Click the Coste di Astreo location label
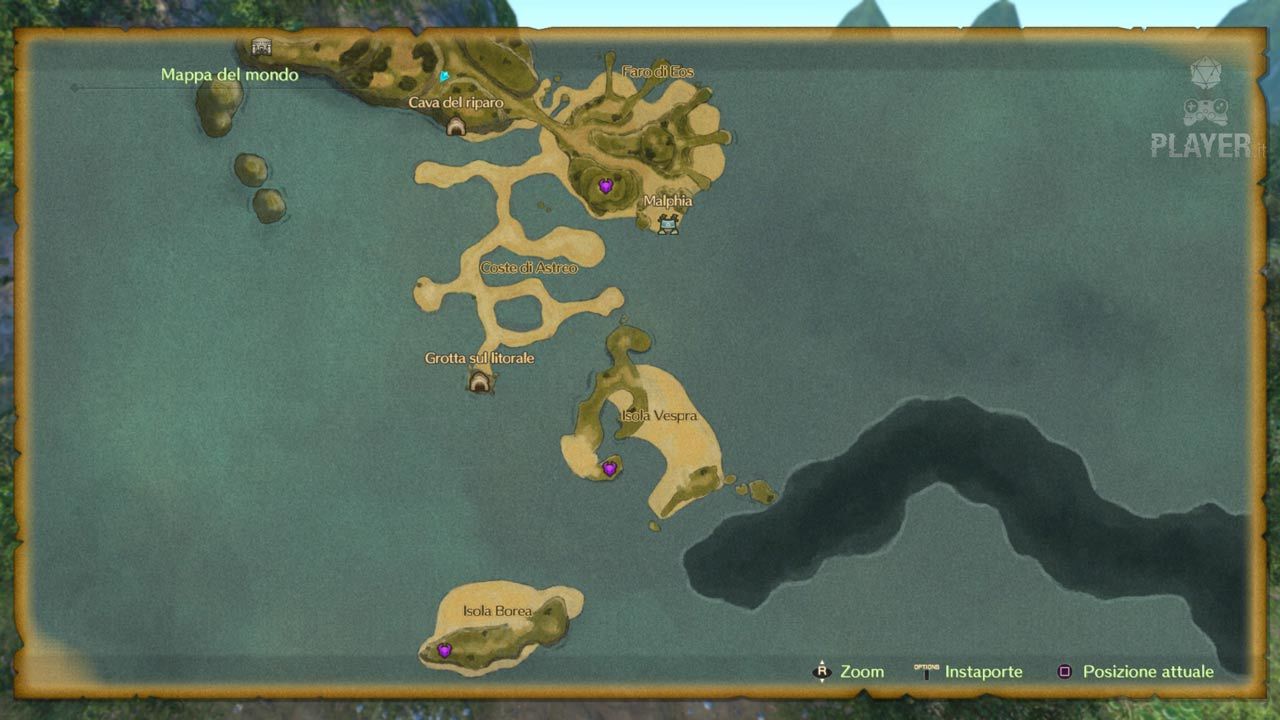The width and height of the screenshot is (1280, 720). point(529,268)
